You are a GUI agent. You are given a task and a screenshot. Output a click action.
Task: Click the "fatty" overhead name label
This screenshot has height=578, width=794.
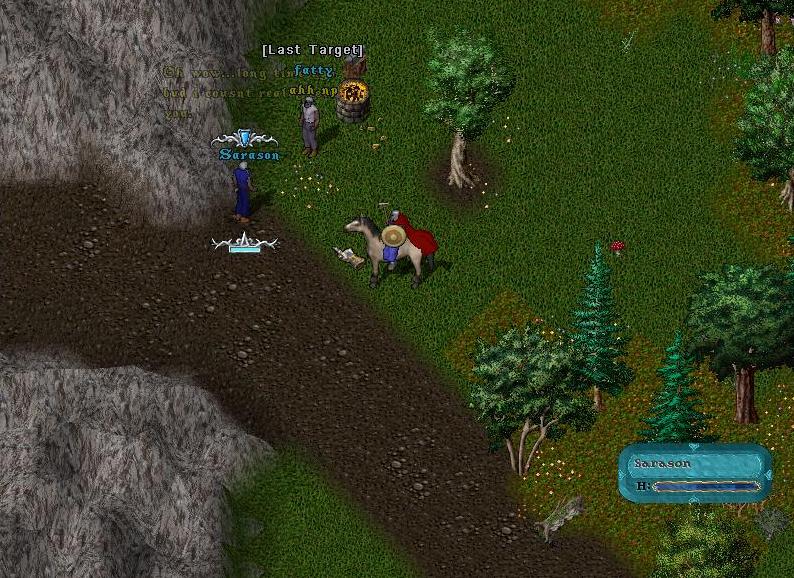click(314, 70)
